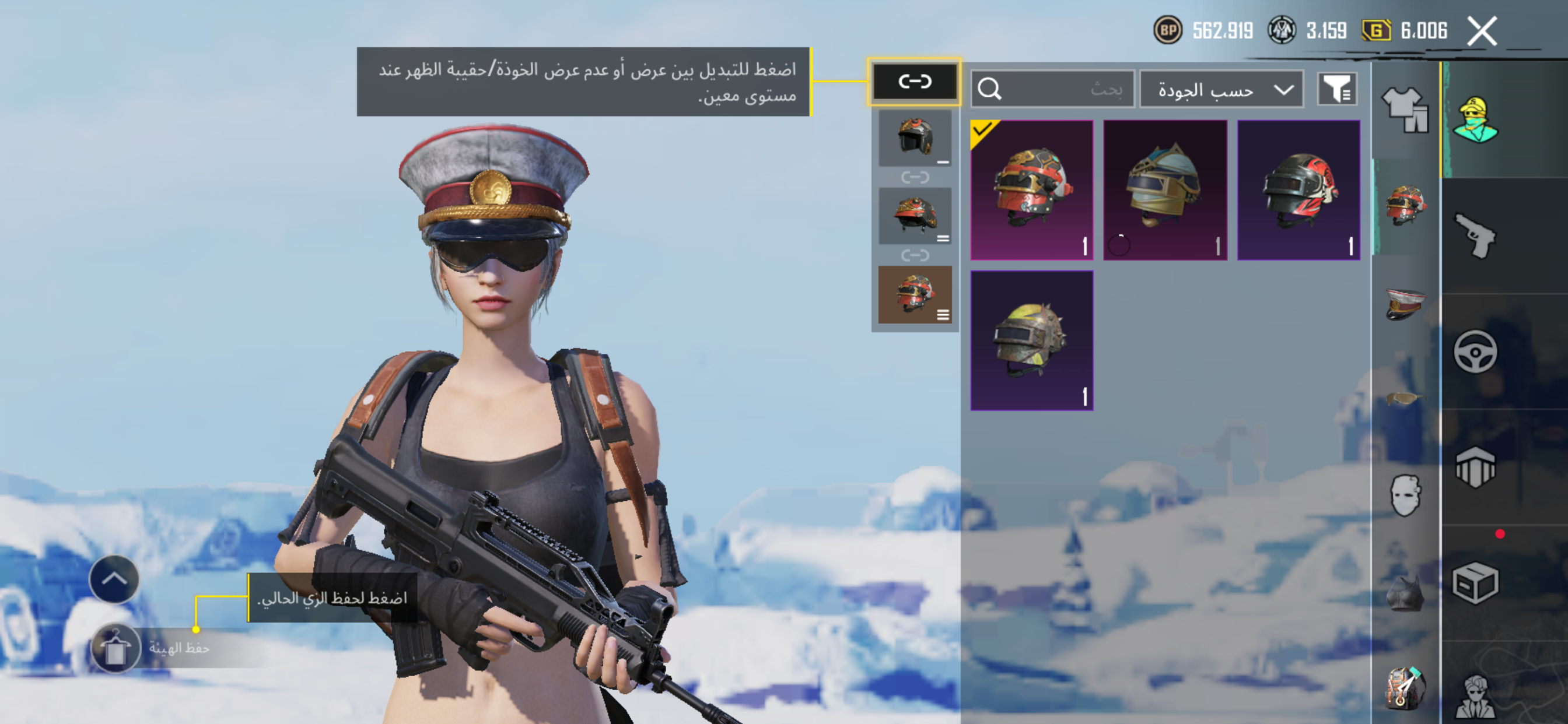The width and height of the screenshot is (1568, 724).
Task: Open the clothing outfit category
Action: [x=1405, y=110]
